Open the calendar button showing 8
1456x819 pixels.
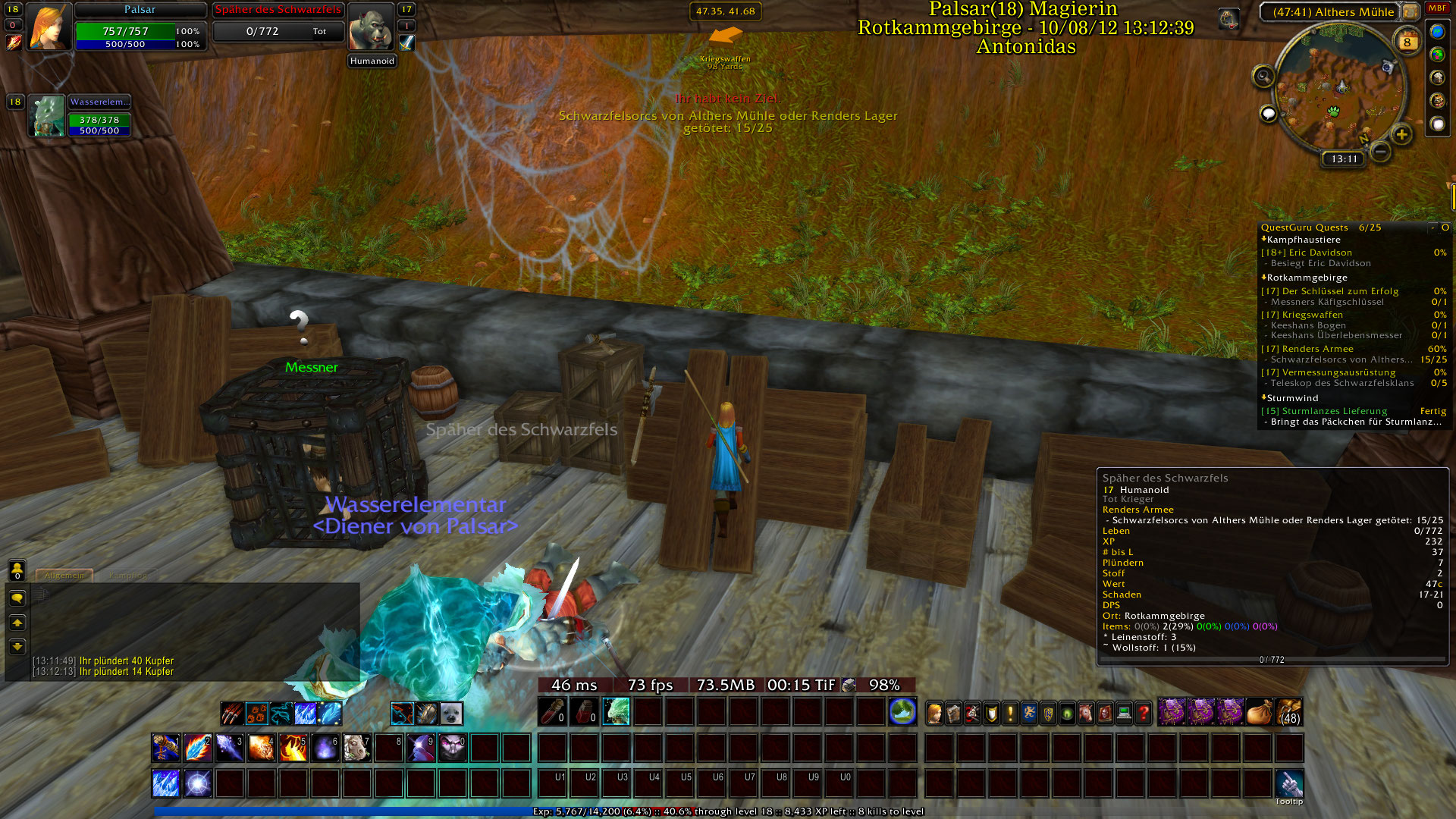(1407, 42)
